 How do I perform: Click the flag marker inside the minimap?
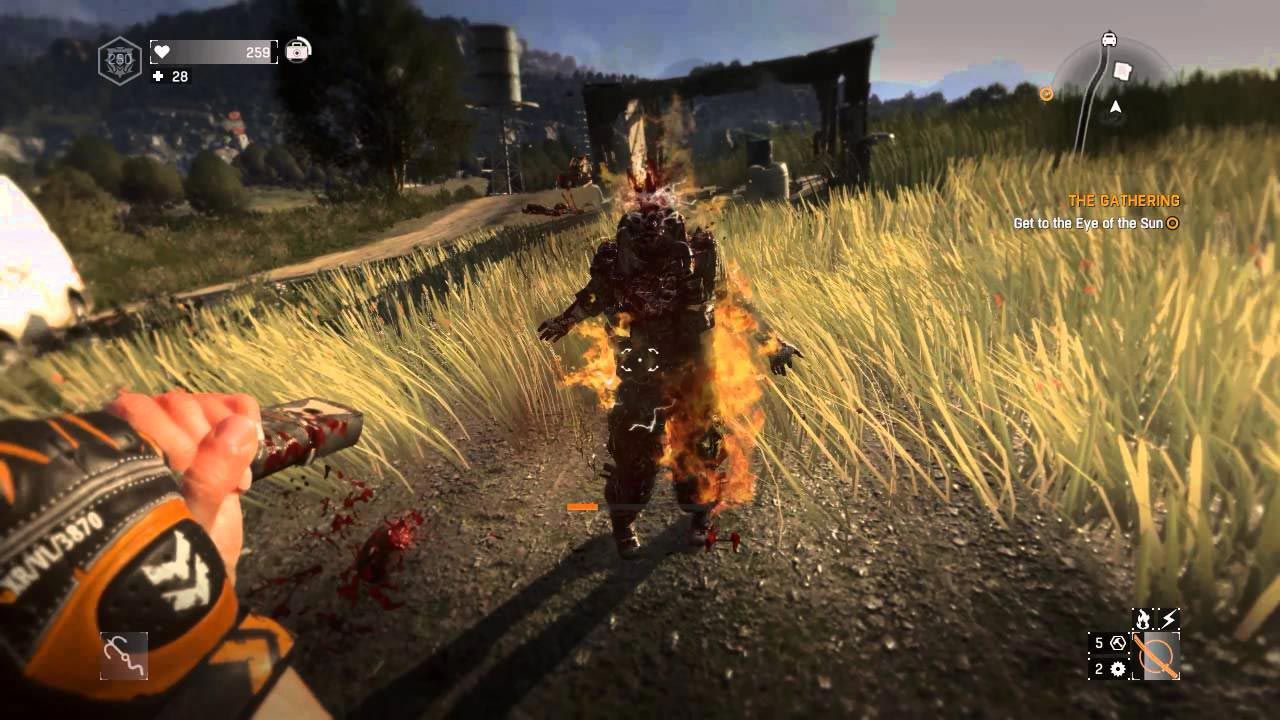pyautogui.click(x=1122, y=72)
